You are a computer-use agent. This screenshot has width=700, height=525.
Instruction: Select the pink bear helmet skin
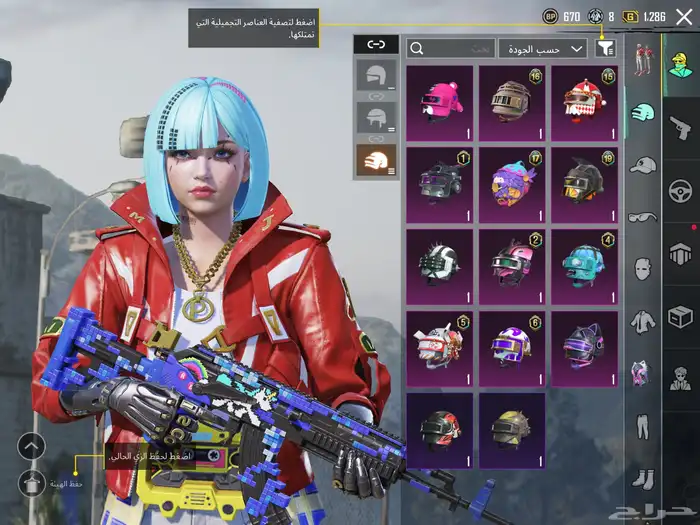(439, 101)
